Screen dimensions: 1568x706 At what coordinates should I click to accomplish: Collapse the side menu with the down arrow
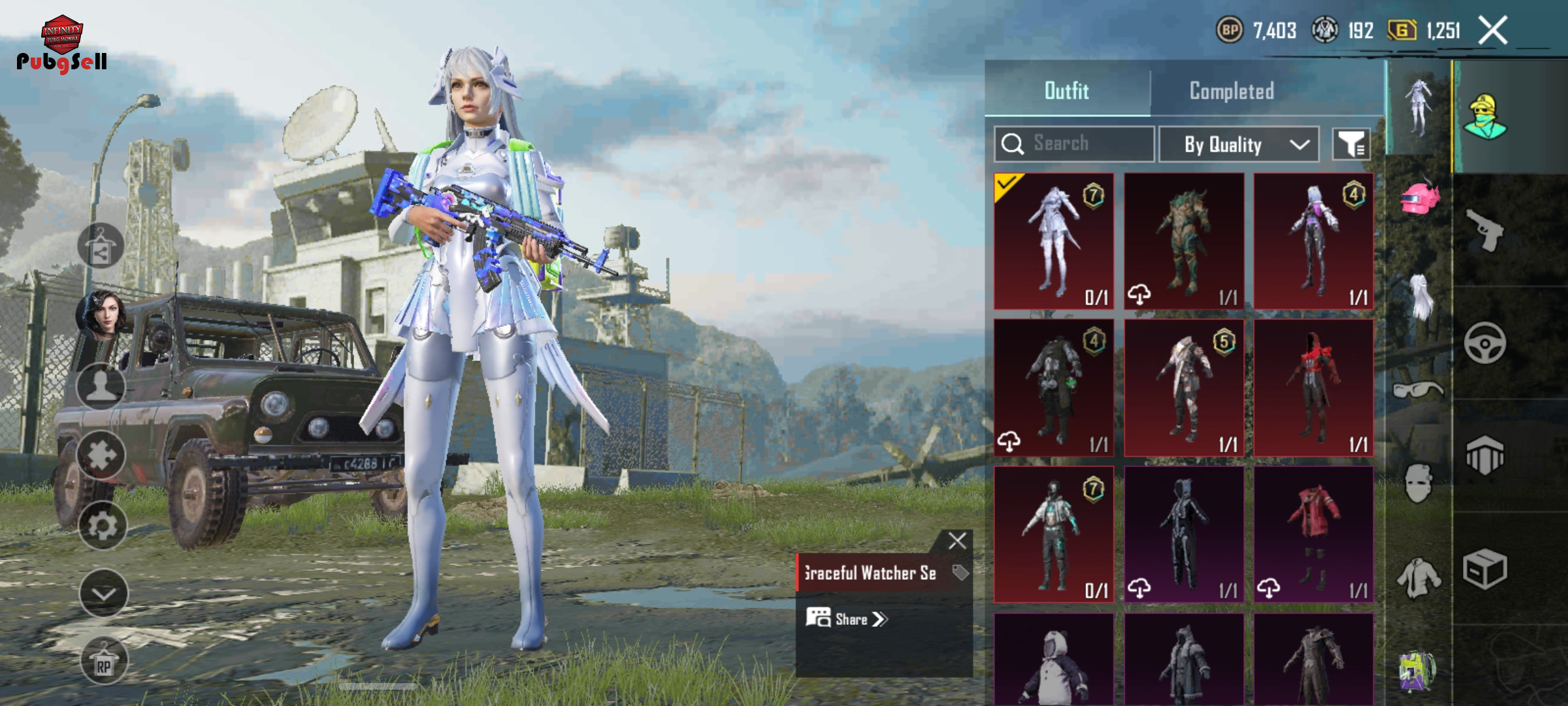[x=103, y=593]
